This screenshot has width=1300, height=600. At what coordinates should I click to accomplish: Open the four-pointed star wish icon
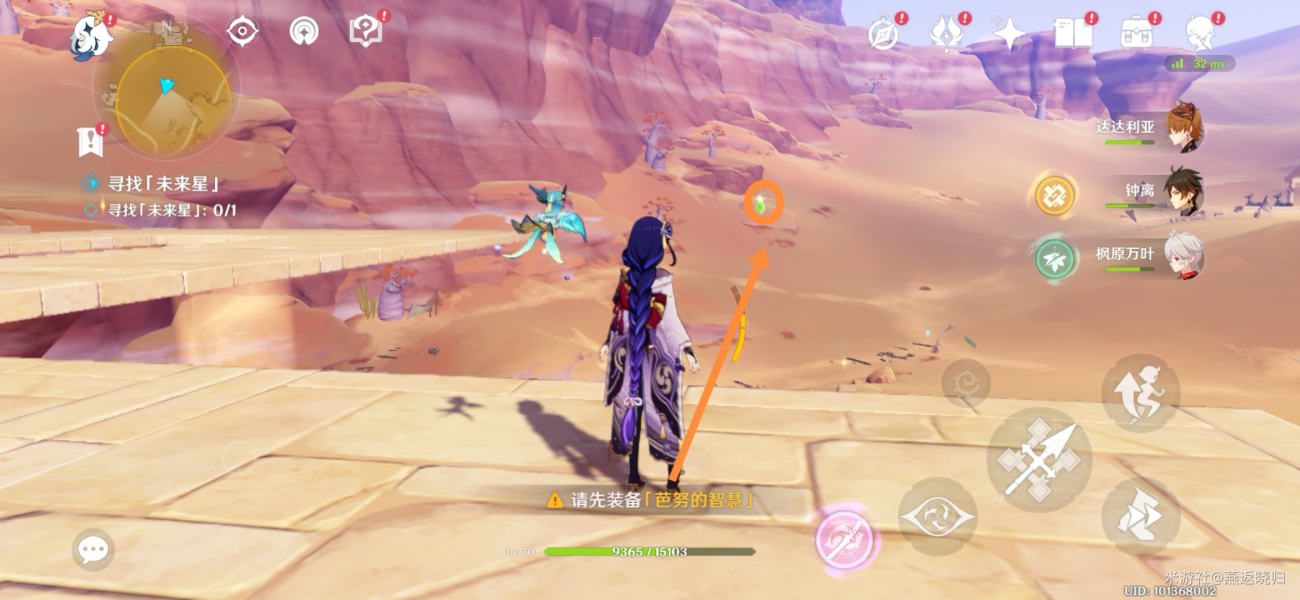(1009, 34)
